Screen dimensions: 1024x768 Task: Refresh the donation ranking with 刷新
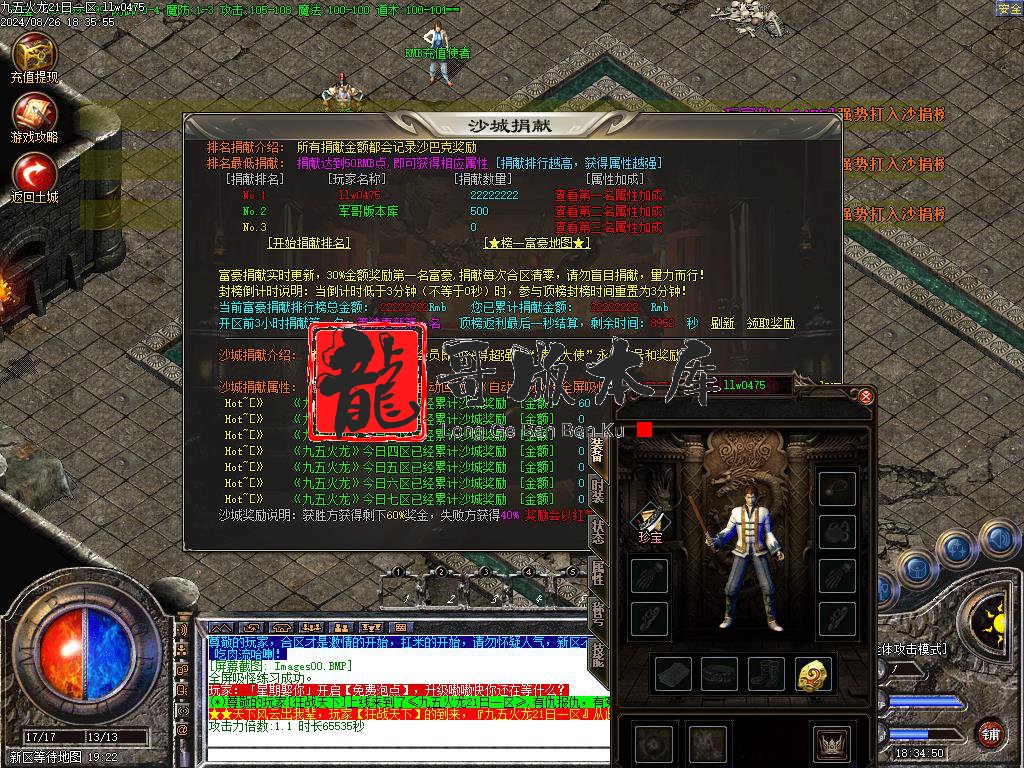[723, 323]
